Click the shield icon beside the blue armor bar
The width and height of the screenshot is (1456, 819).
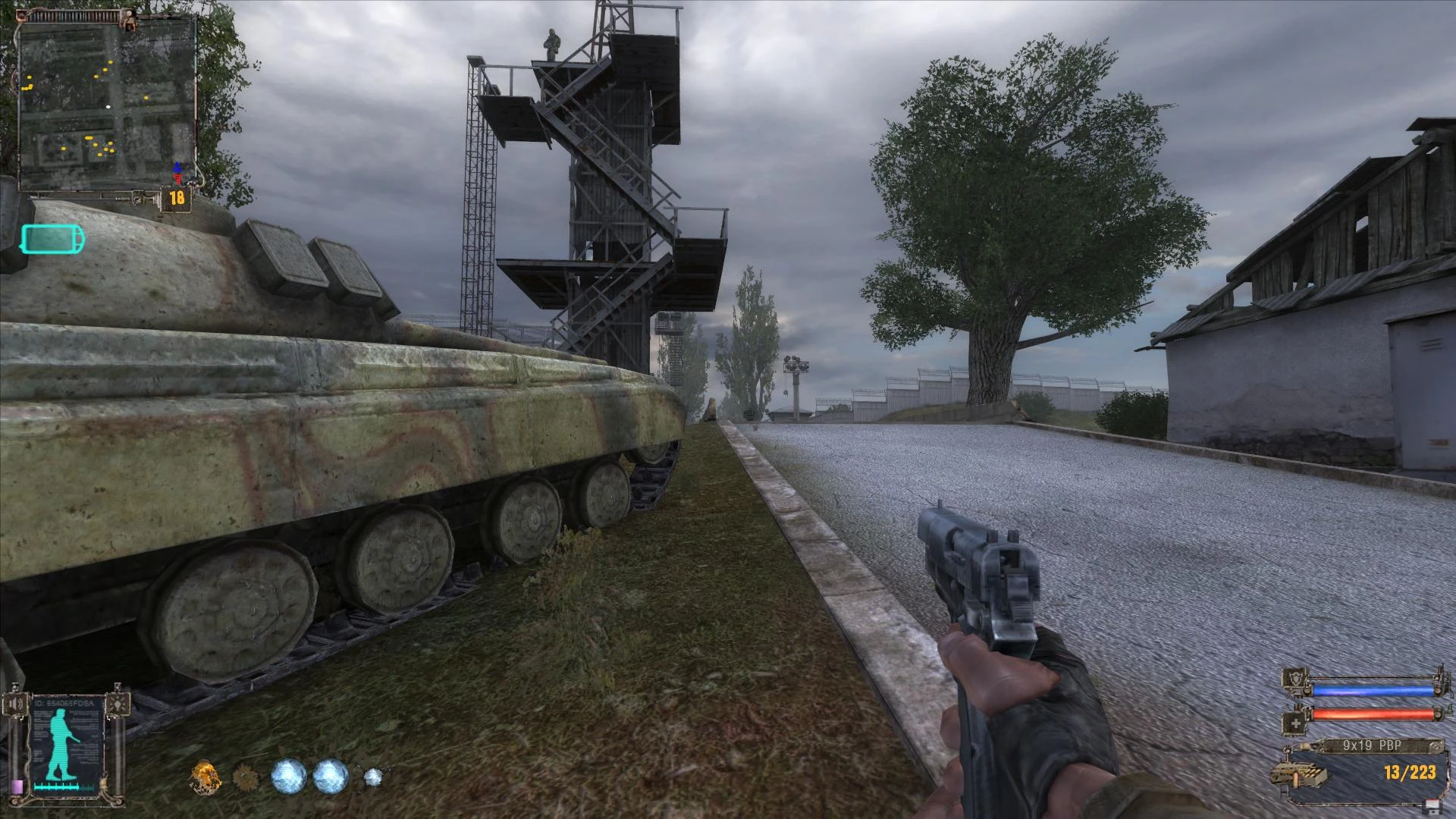pyautogui.click(x=1296, y=679)
